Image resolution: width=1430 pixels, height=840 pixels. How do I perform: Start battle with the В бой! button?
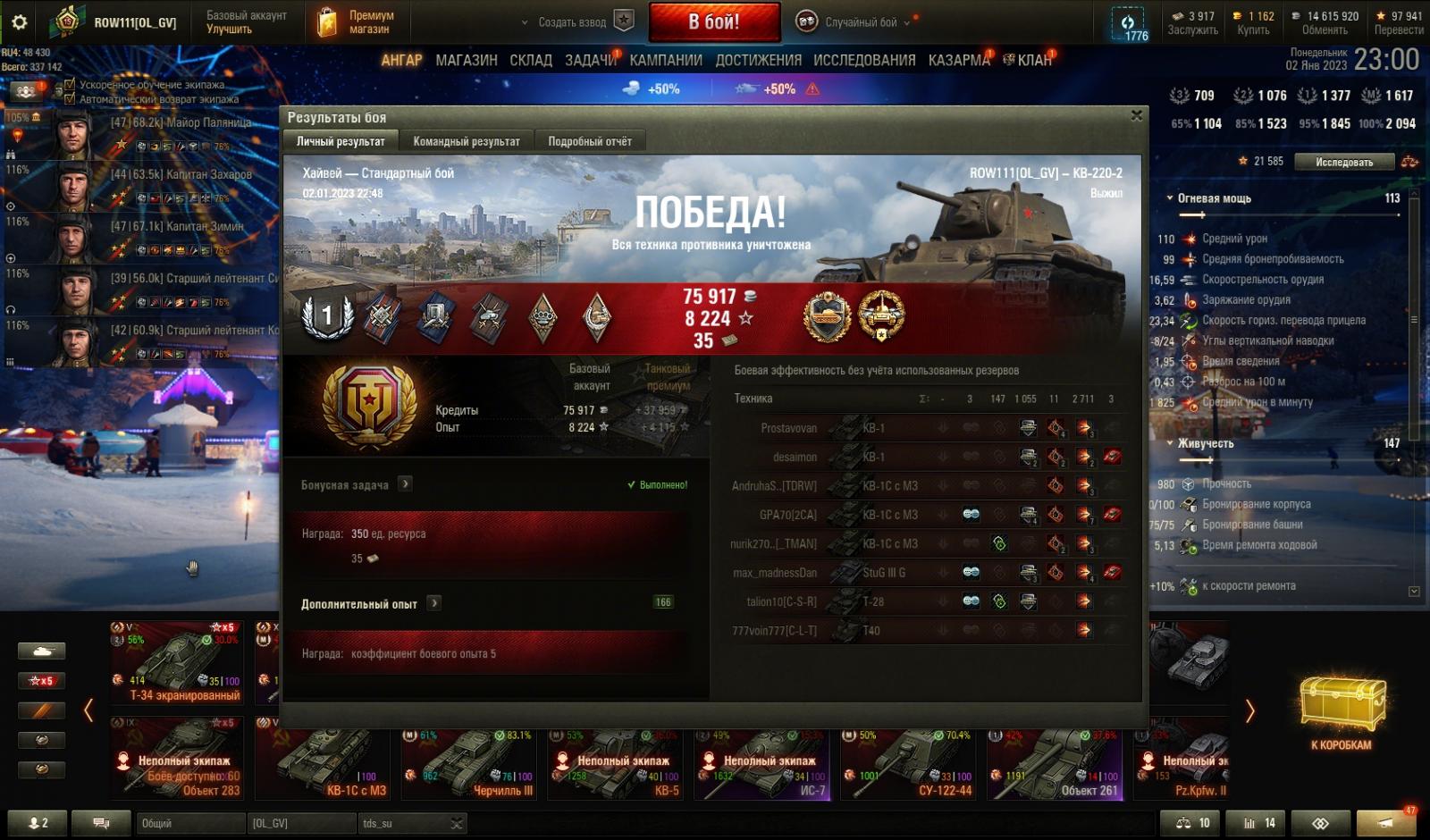click(713, 22)
